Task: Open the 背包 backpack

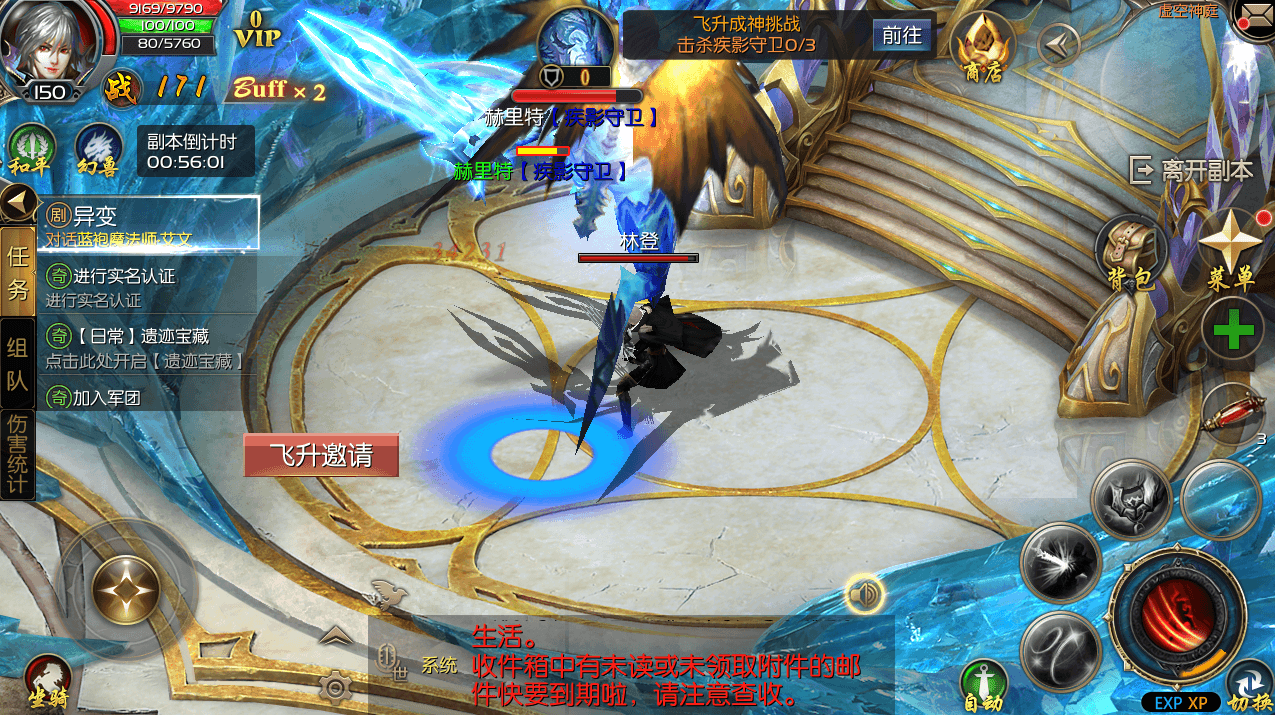Action: pos(1131,253)
